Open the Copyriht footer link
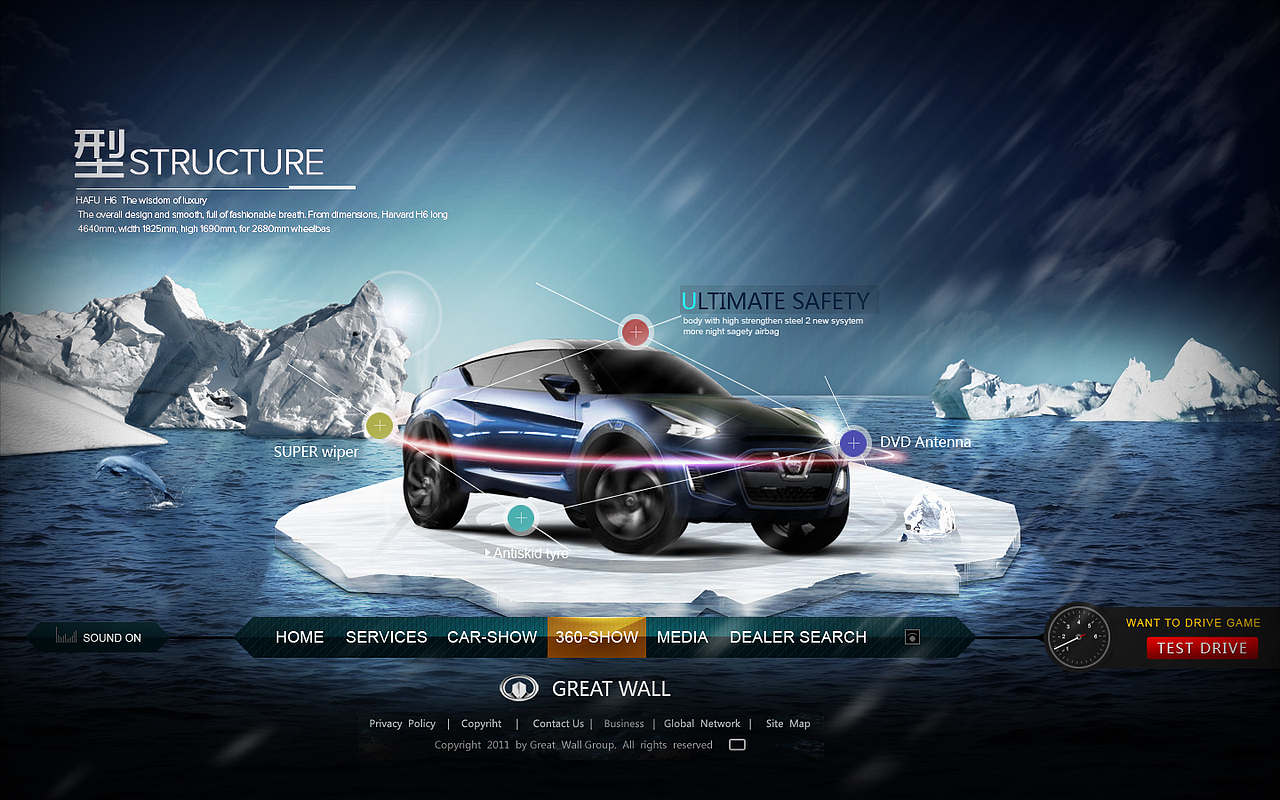1280x800 pixels. point(481,723)
